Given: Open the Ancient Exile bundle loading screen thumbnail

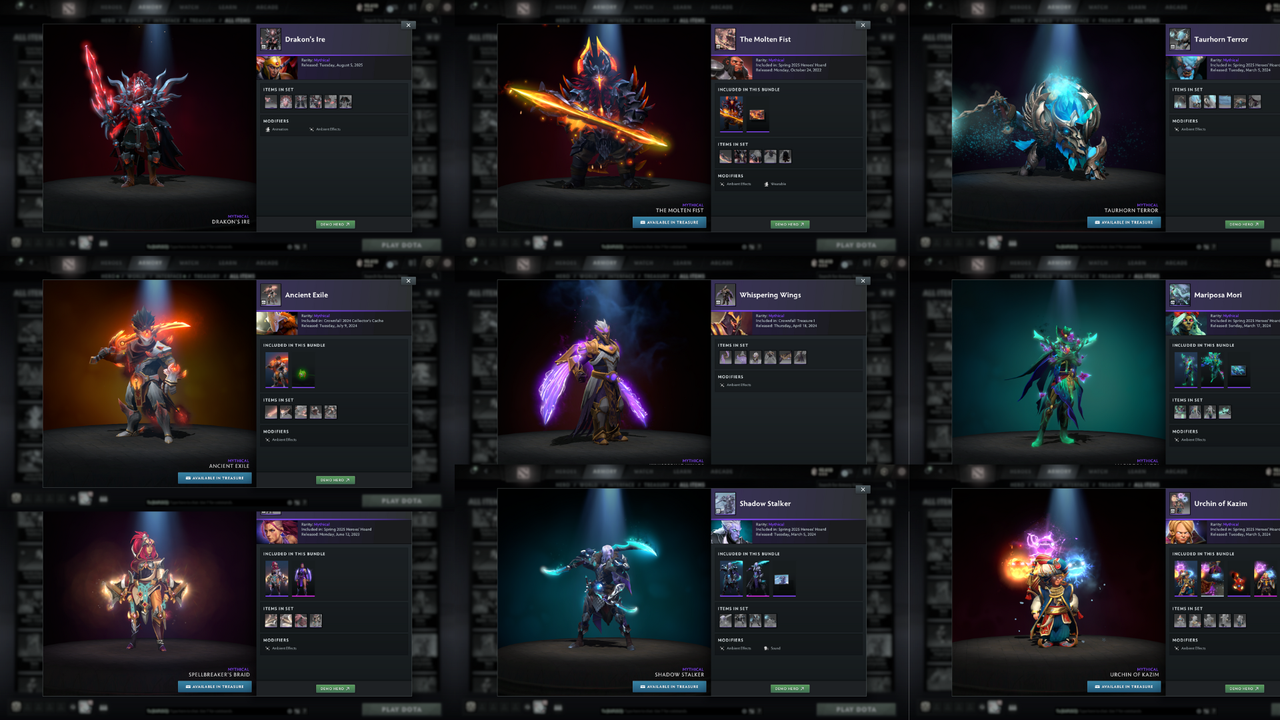Looking at the screenshot, I should (276, 373).
